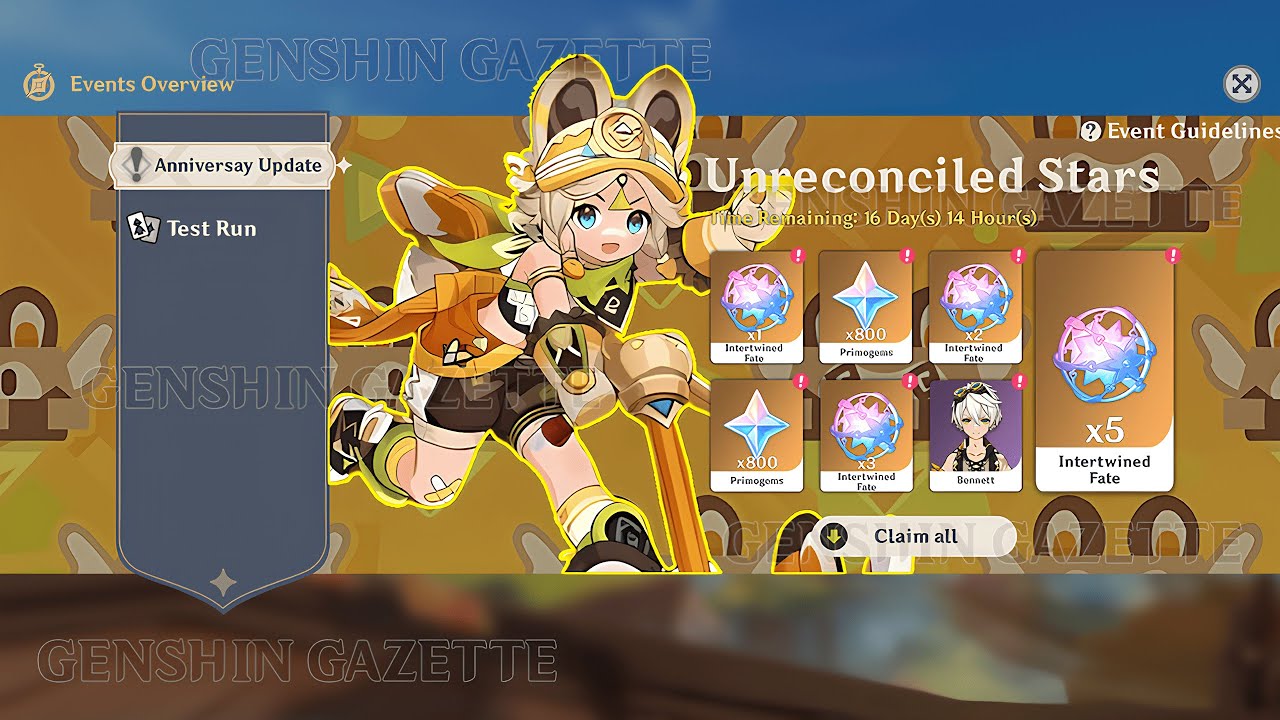1280x720 pixels.
Task: Select the x2 Intertwined Fate reward
Action: 975,307
